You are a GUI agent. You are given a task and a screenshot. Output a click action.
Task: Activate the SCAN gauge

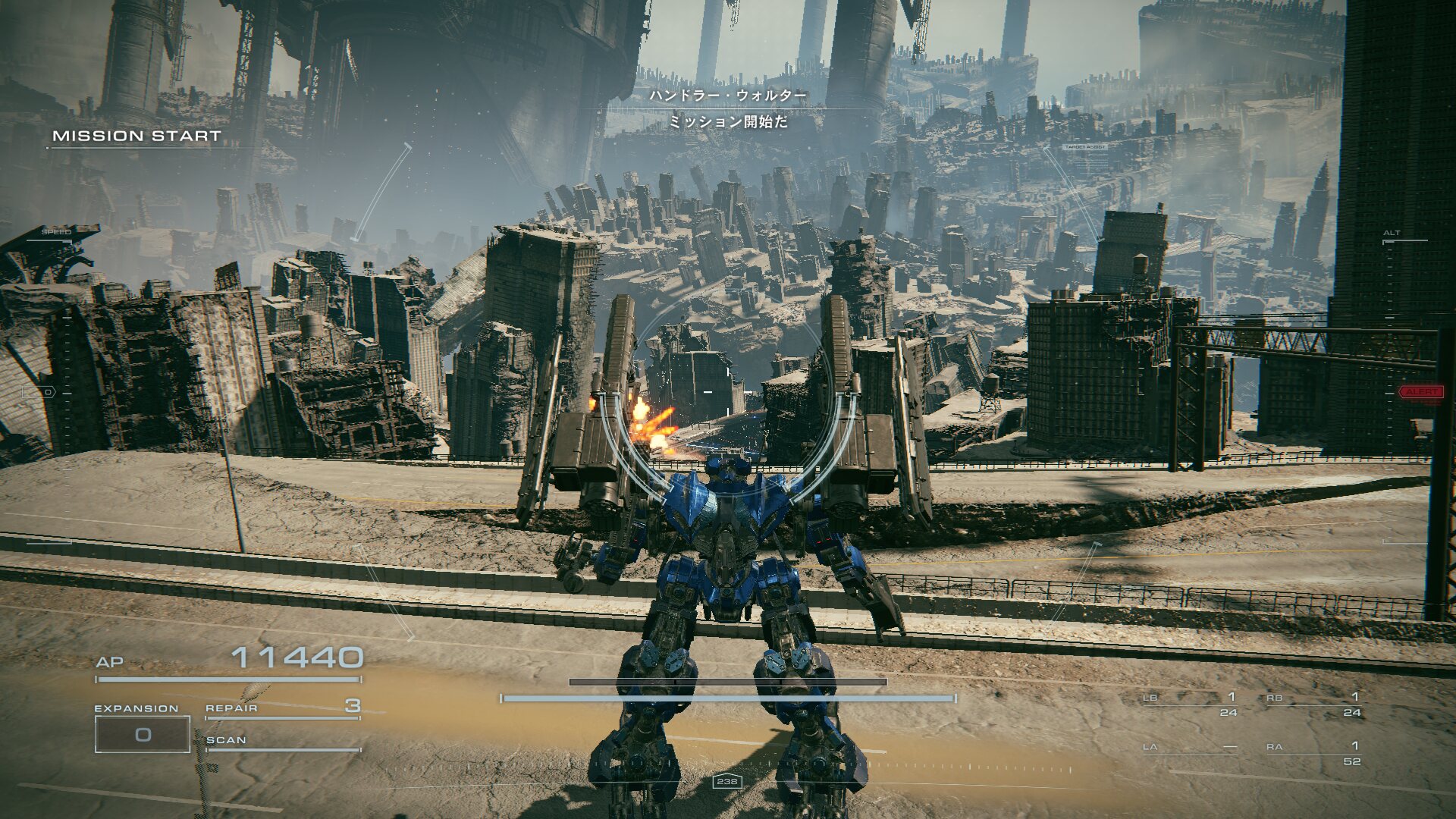(x=282, y=742)
